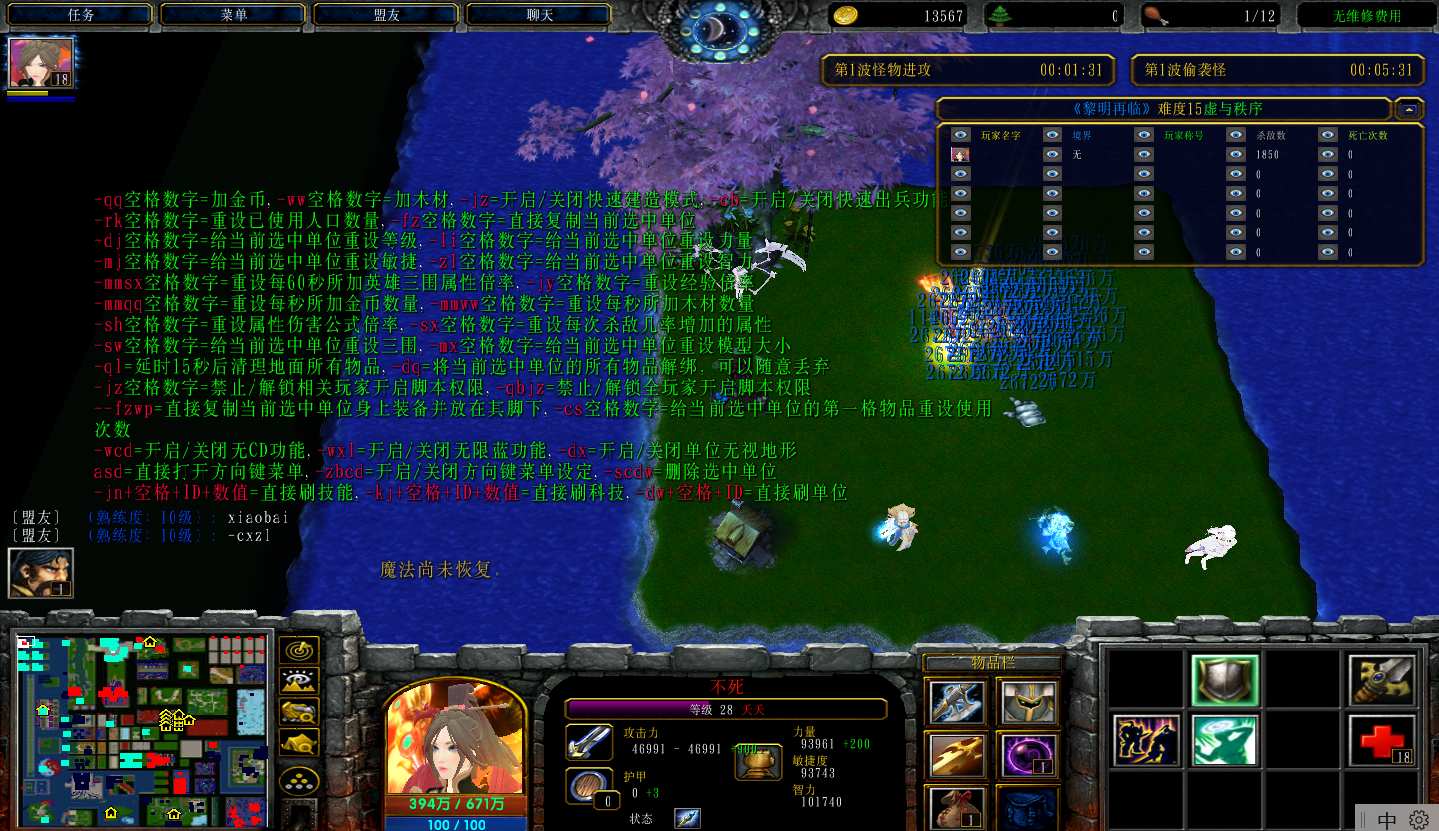Image resolution: width=1439 pixels, height=831 pixels.
Task: Activate the minimap signal ping button
Action: click(x=299, y=651)
